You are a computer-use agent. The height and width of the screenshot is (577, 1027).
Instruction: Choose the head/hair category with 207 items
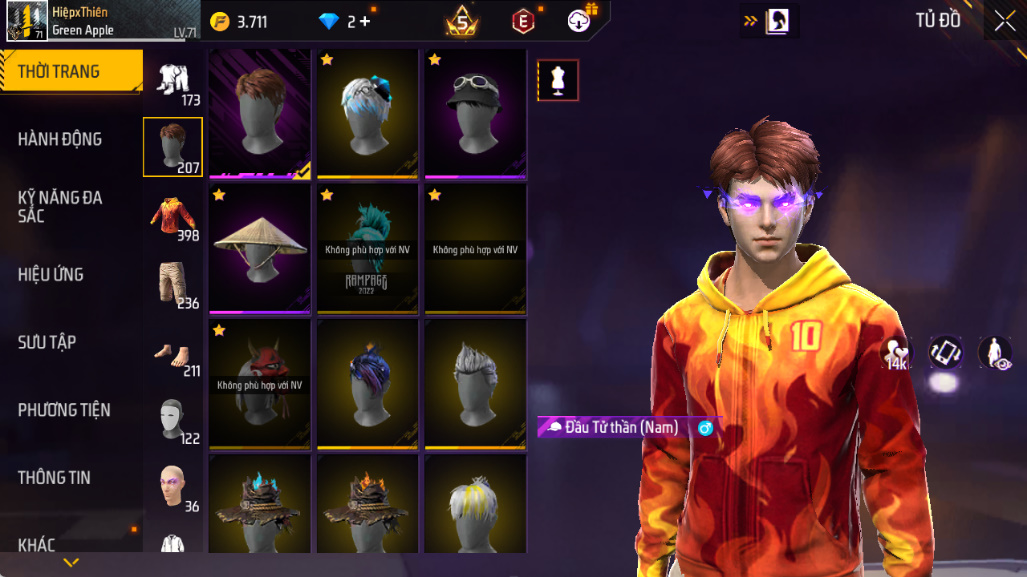tap(173, 146)
